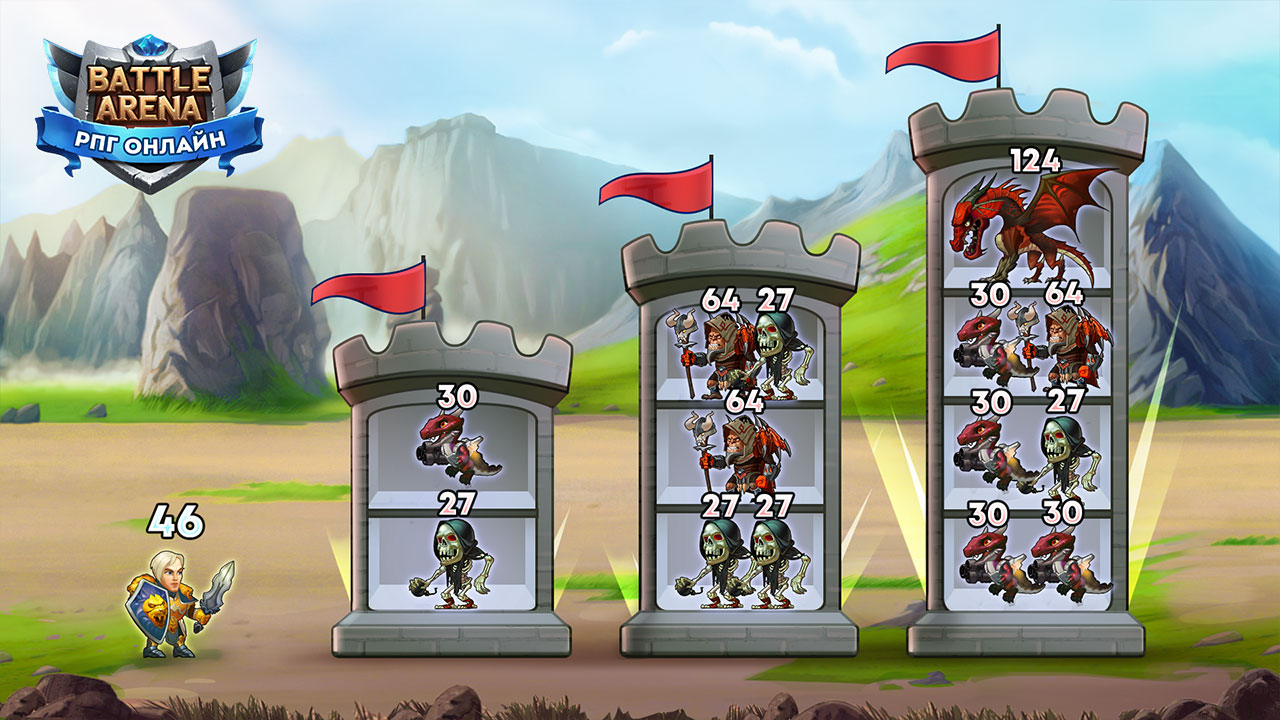Choose the room with two 30 lizards
The height and width of the screenshot is (720, 1280).
[1028, 562]
